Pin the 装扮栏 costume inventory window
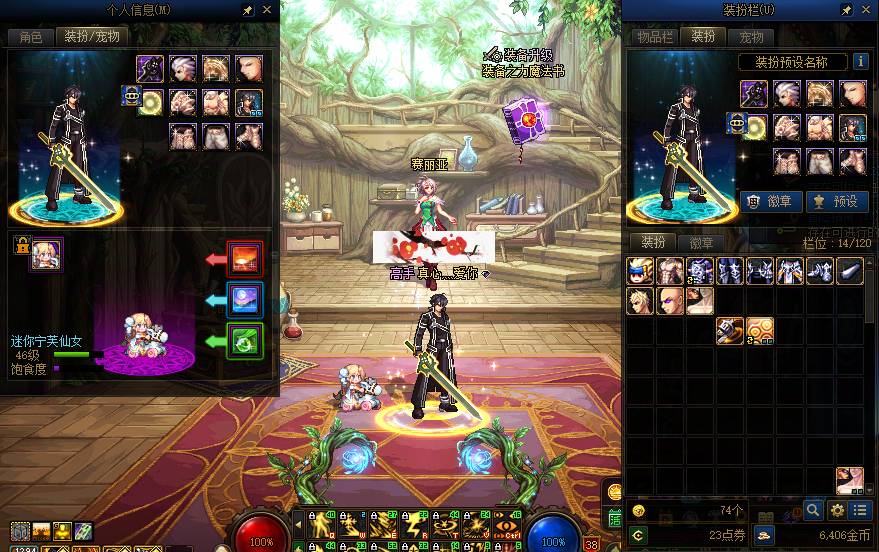The height and width of the screenshot is (552, 879). [x=846, y=10]
